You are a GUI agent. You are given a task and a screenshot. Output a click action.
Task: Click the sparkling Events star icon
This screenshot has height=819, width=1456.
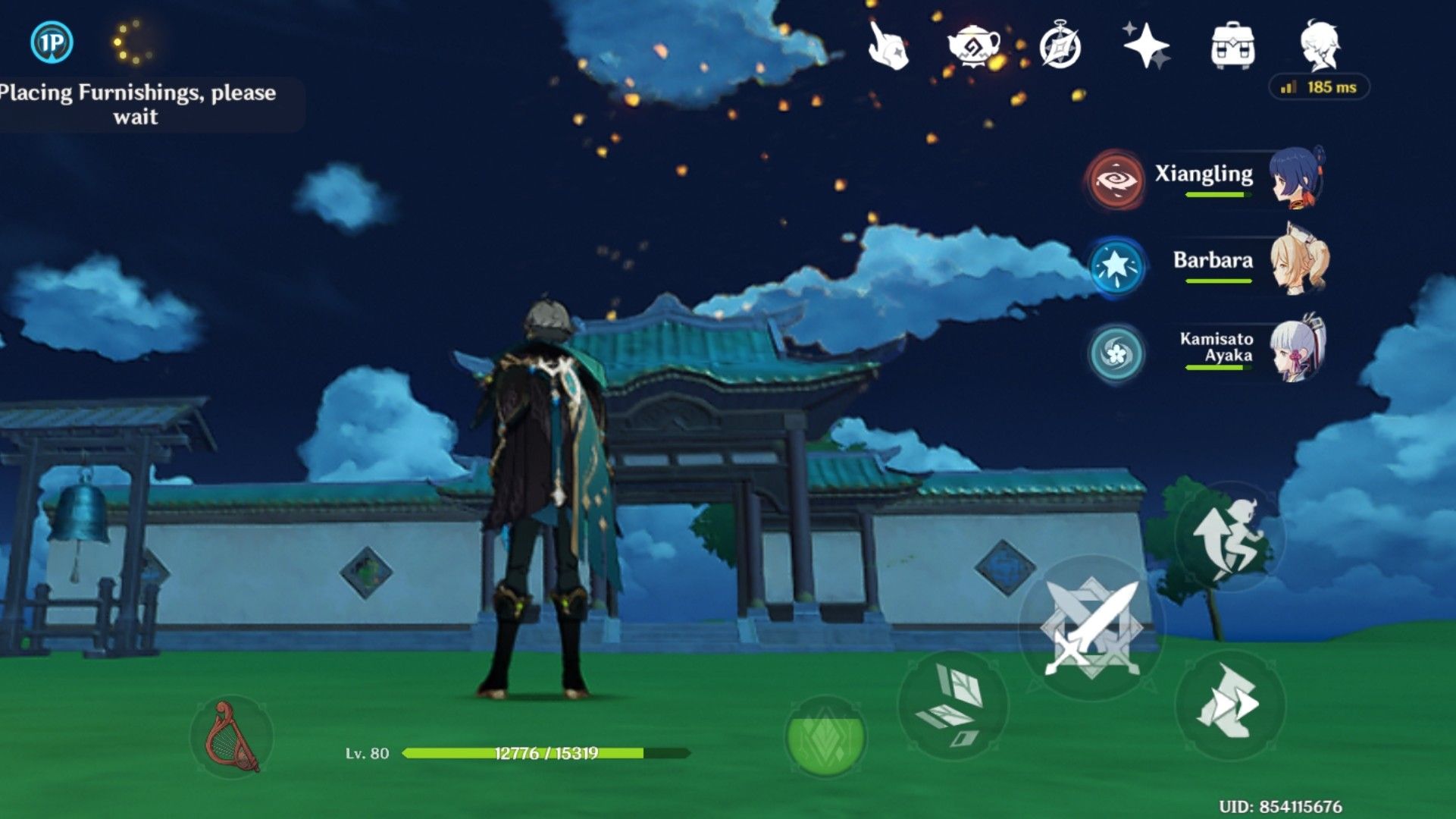coord(1146,45)
